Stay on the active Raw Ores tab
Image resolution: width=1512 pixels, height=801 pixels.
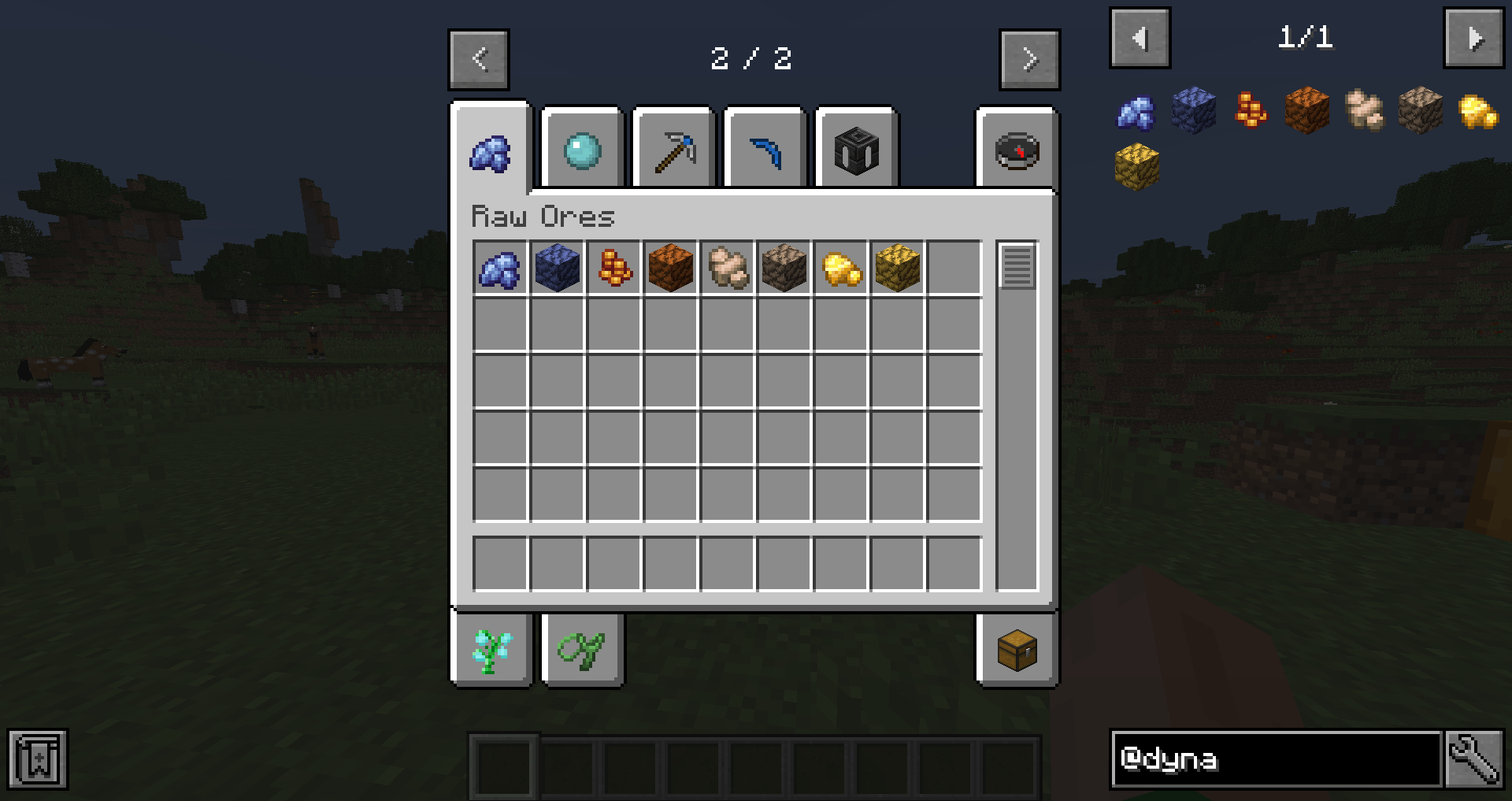[x=491, y=154]
